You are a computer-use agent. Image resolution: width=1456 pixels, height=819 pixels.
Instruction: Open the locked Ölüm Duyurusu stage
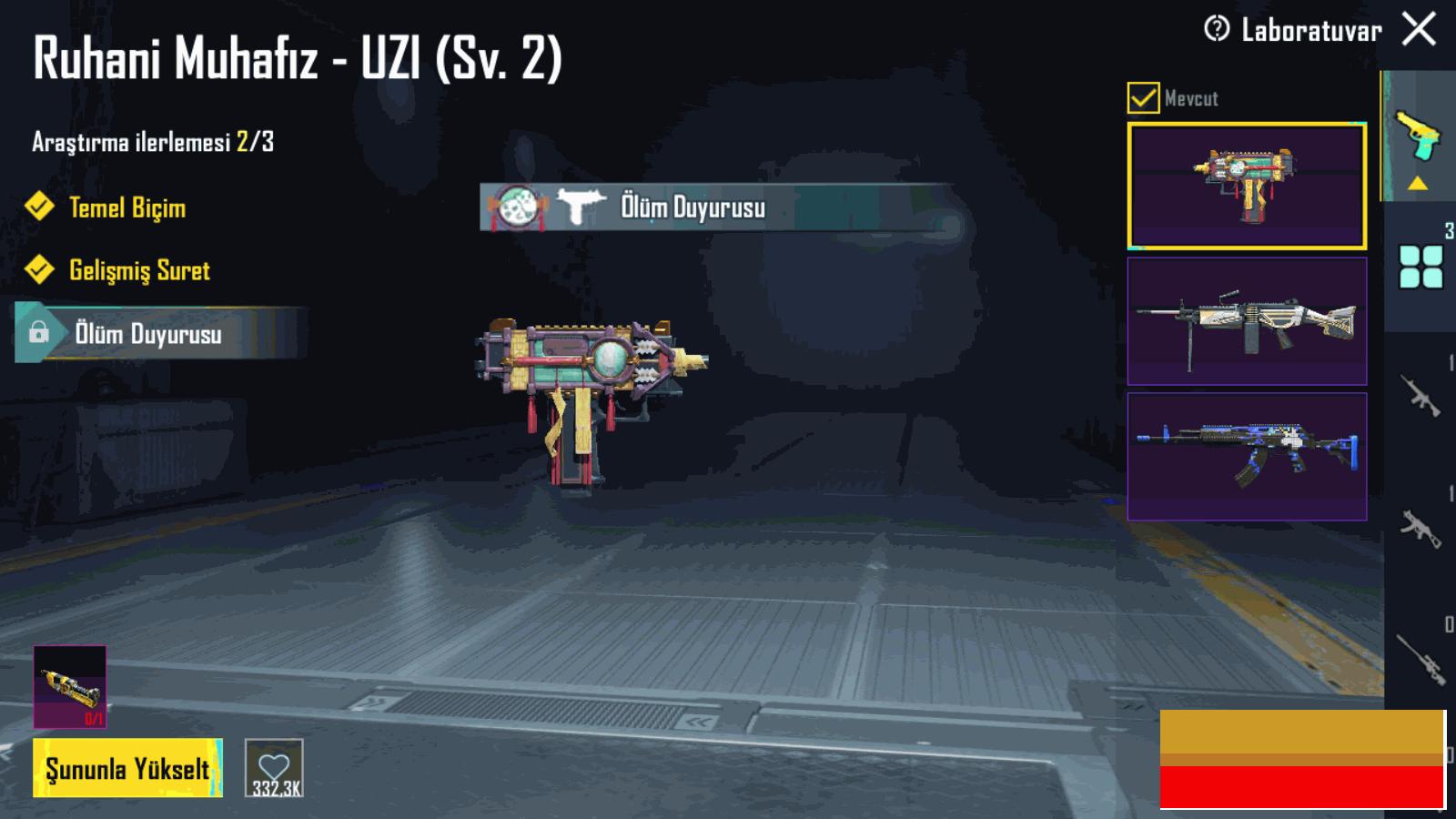pyautogui.click(x=148, y=334)
